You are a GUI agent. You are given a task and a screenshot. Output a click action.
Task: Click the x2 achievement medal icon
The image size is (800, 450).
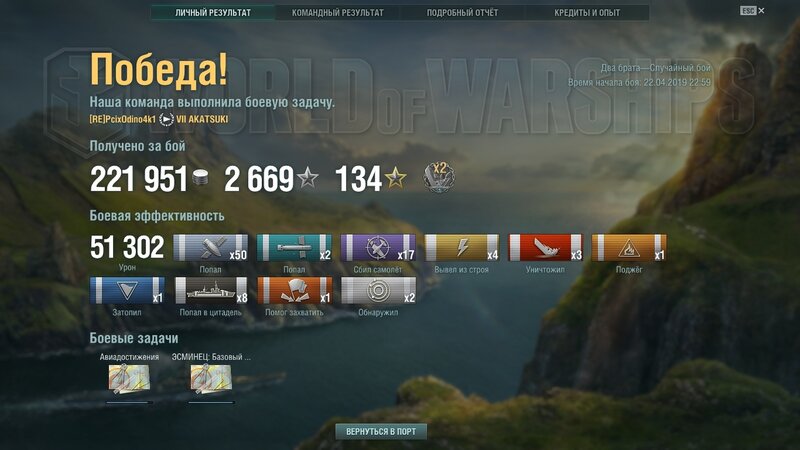(x=439, y=177)
